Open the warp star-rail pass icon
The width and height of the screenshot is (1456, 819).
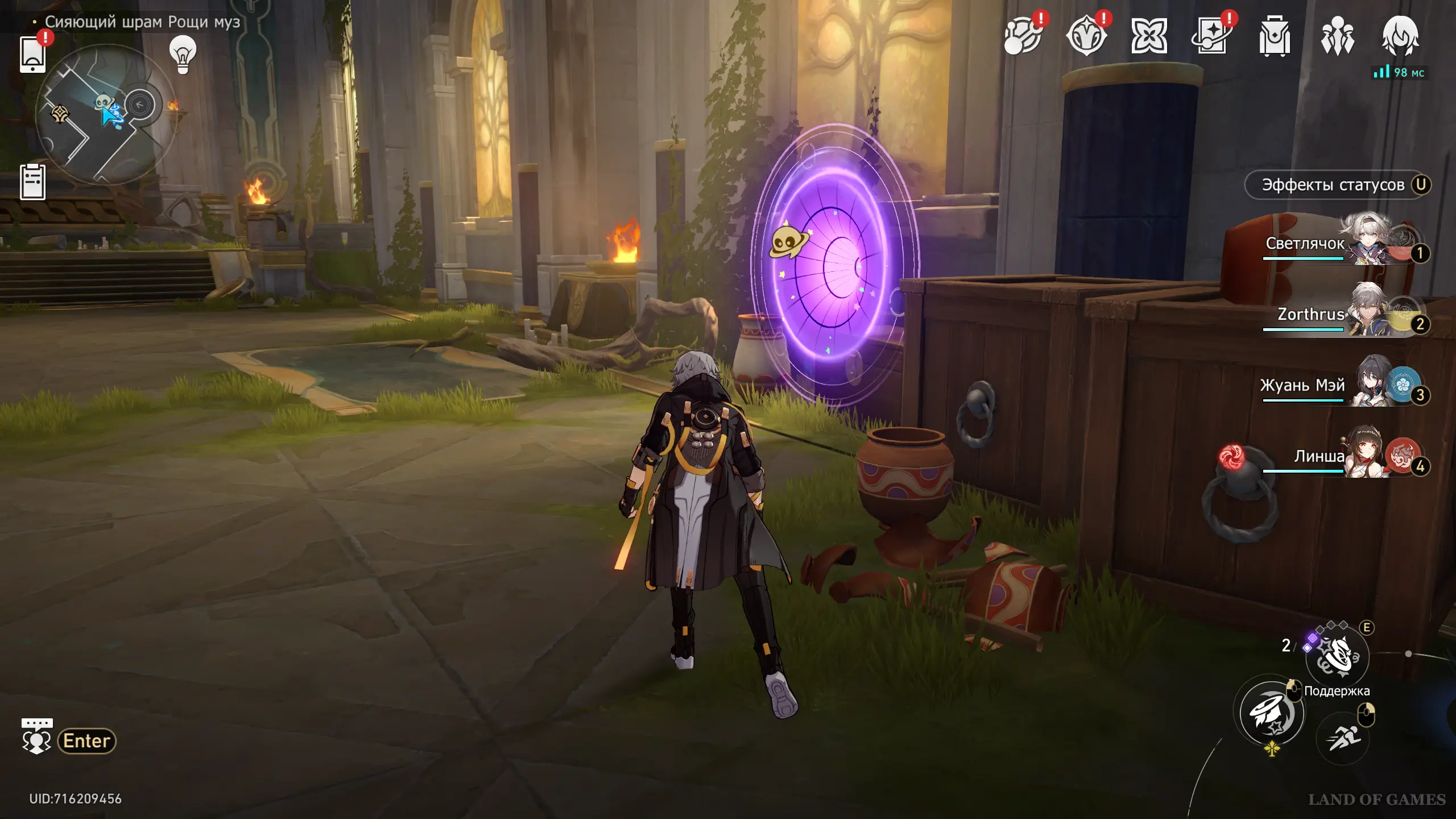1211,37
